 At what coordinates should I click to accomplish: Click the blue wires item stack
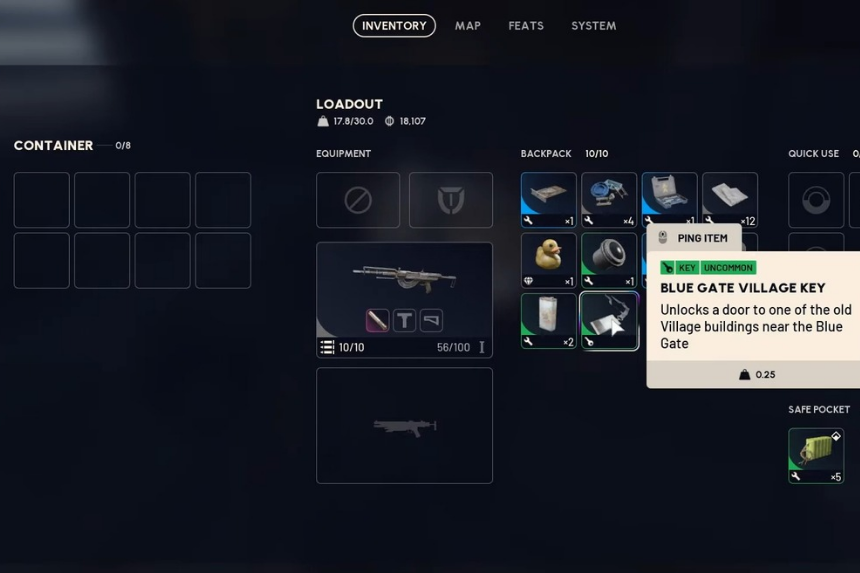(609, 199)
